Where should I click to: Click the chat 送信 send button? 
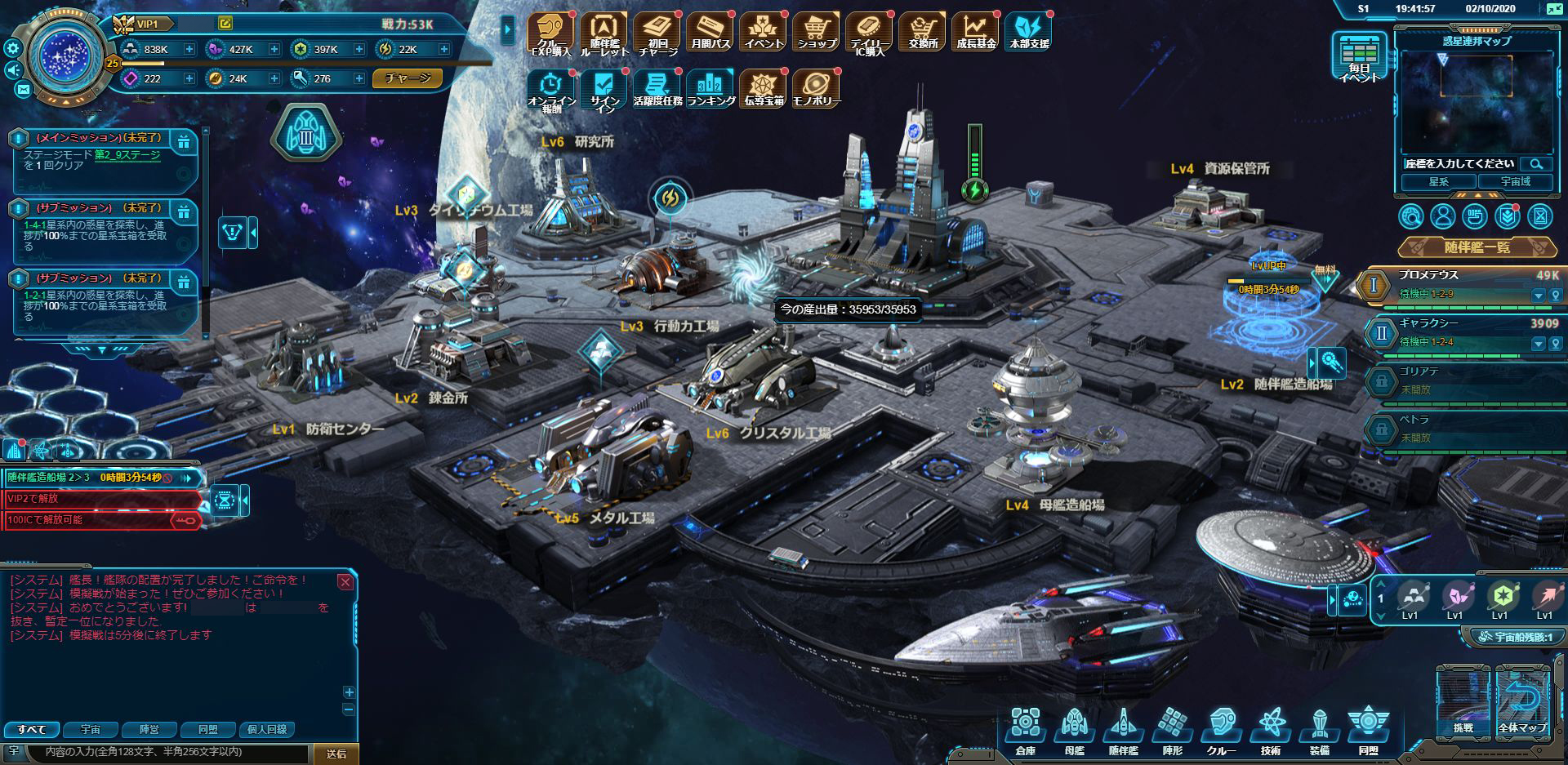[x=336, y=754]
